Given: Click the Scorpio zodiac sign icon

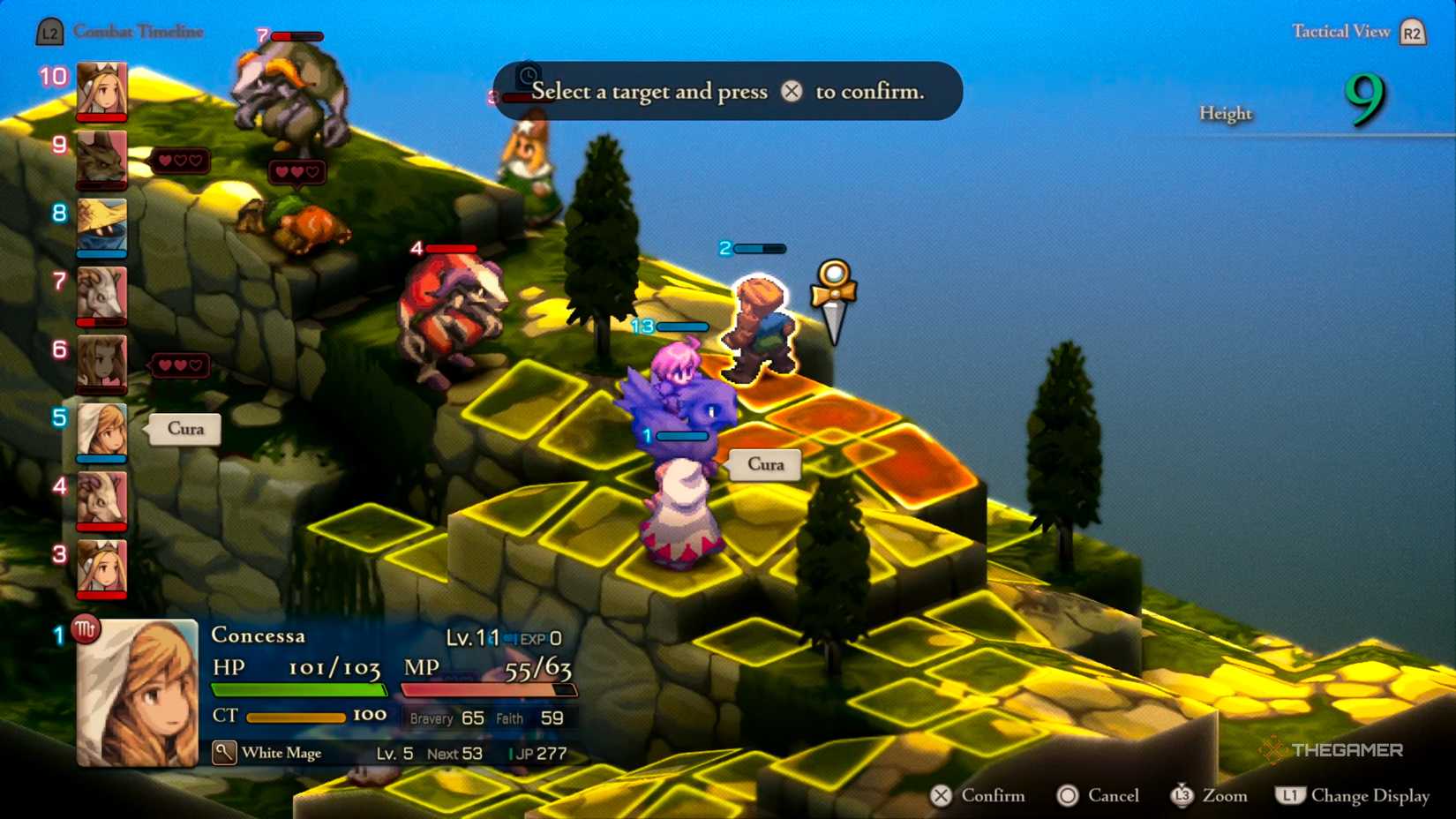Looking at the screenshot, I should tap(86, 629).
